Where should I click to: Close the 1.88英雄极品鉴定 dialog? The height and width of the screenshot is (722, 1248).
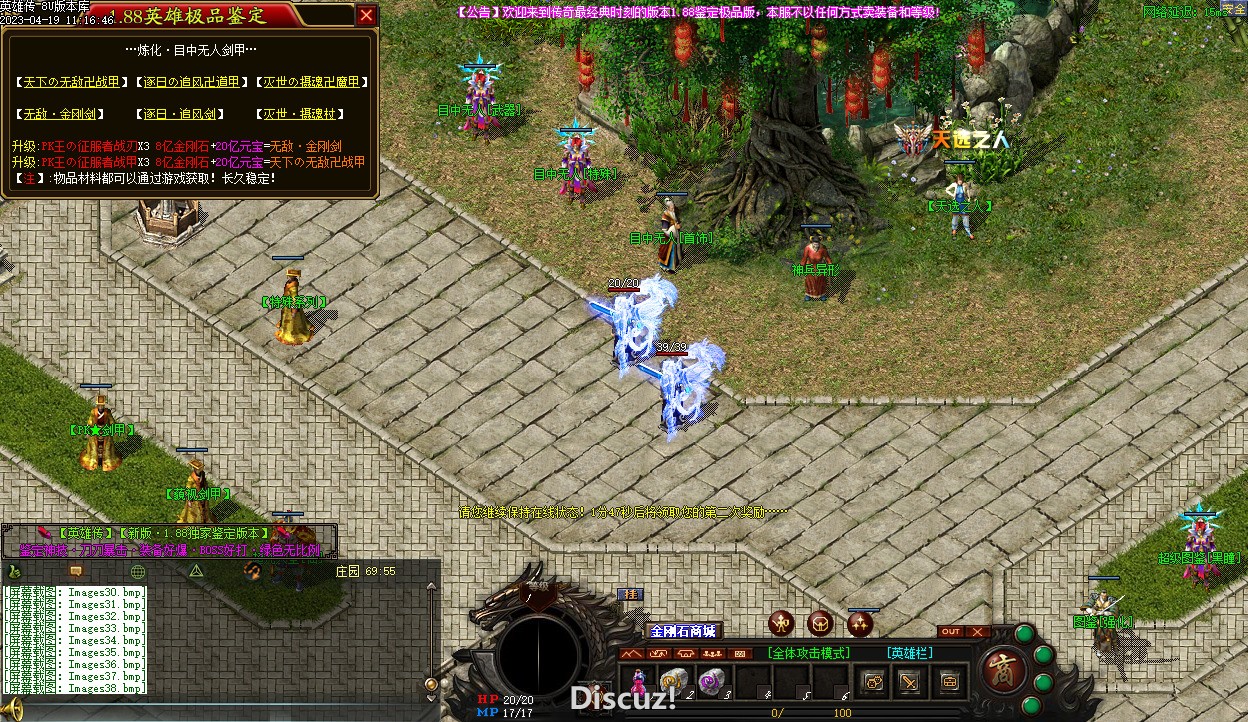366,15
